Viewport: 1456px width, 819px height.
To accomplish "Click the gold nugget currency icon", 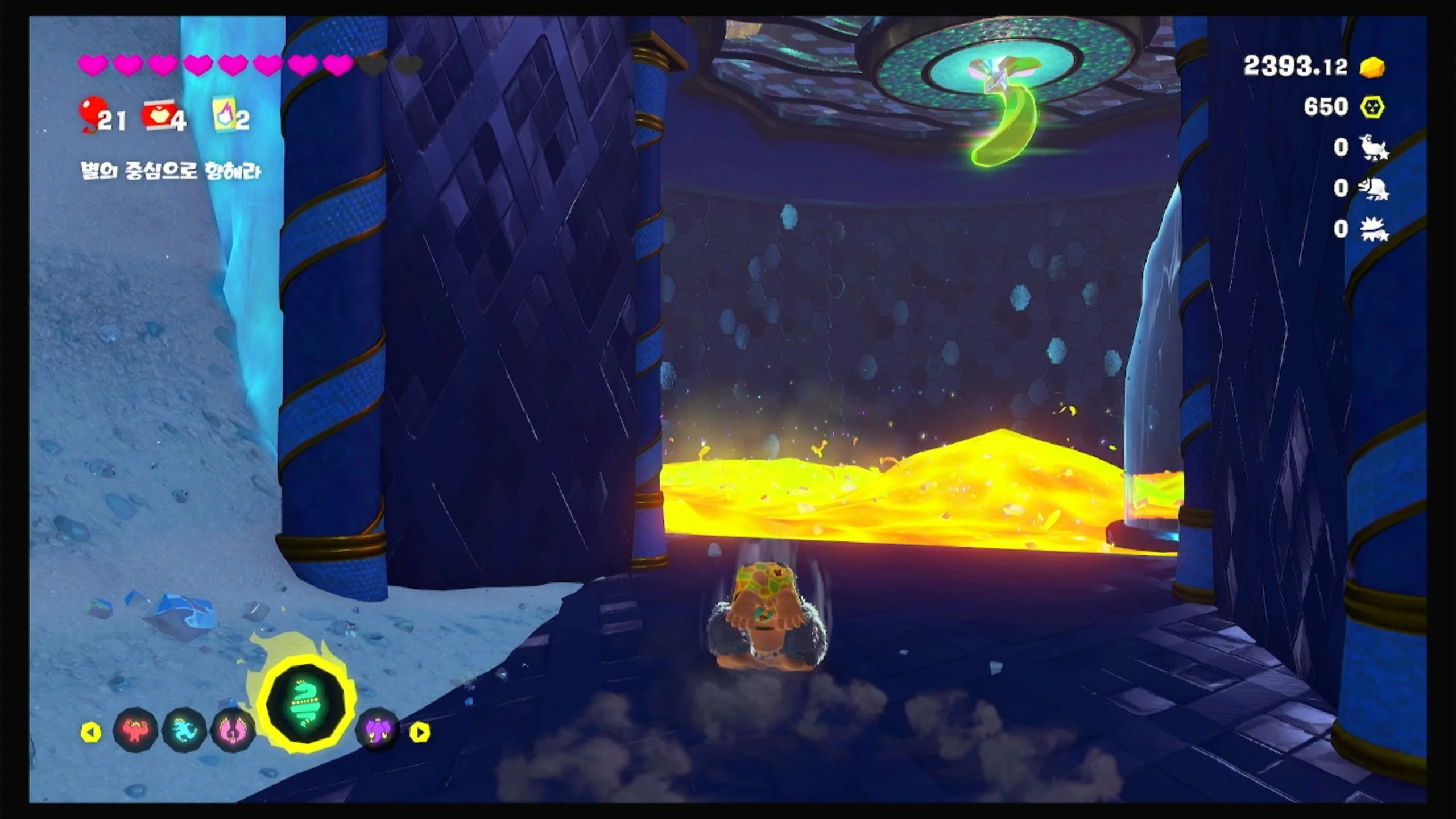I will (x=1372, y=67).
